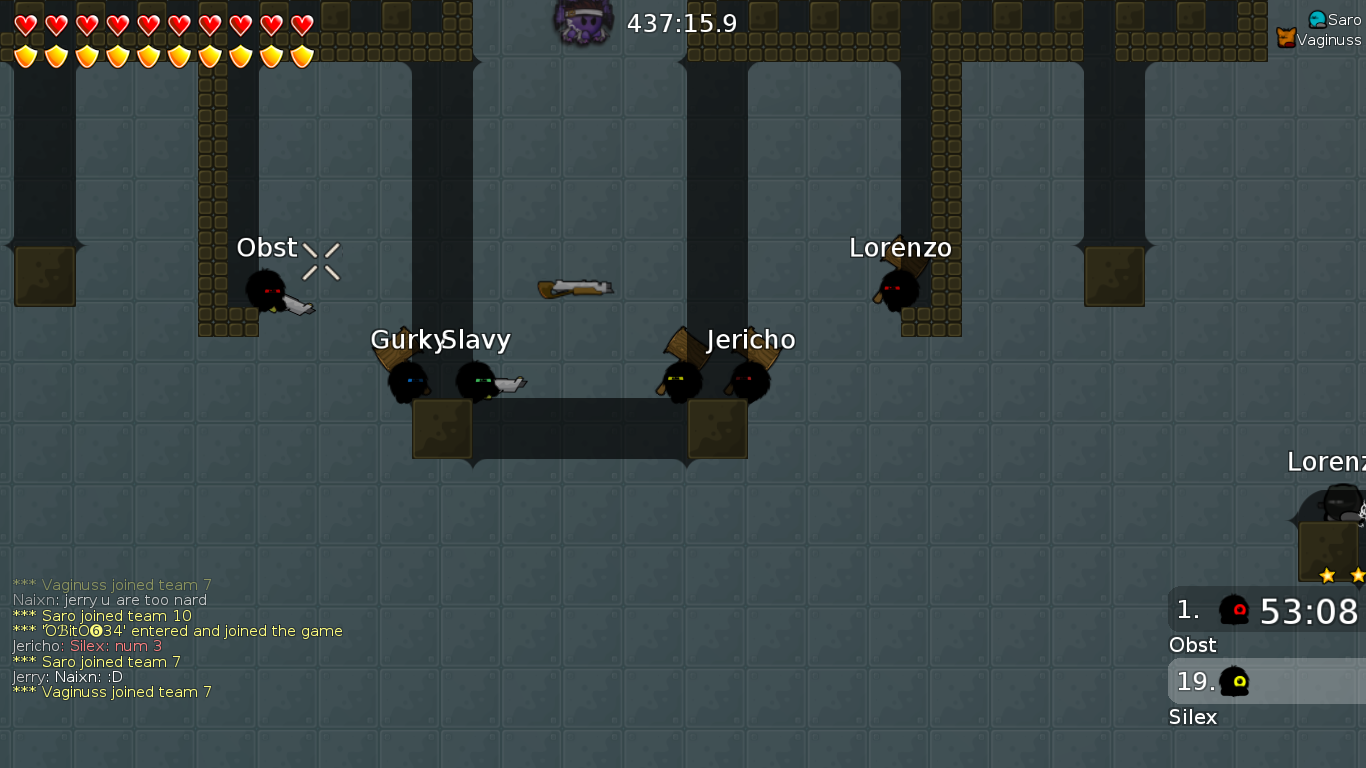Click Saro's teal avatar in the top right
This screenshot has height=768, width=1366.
(1316, 18)
